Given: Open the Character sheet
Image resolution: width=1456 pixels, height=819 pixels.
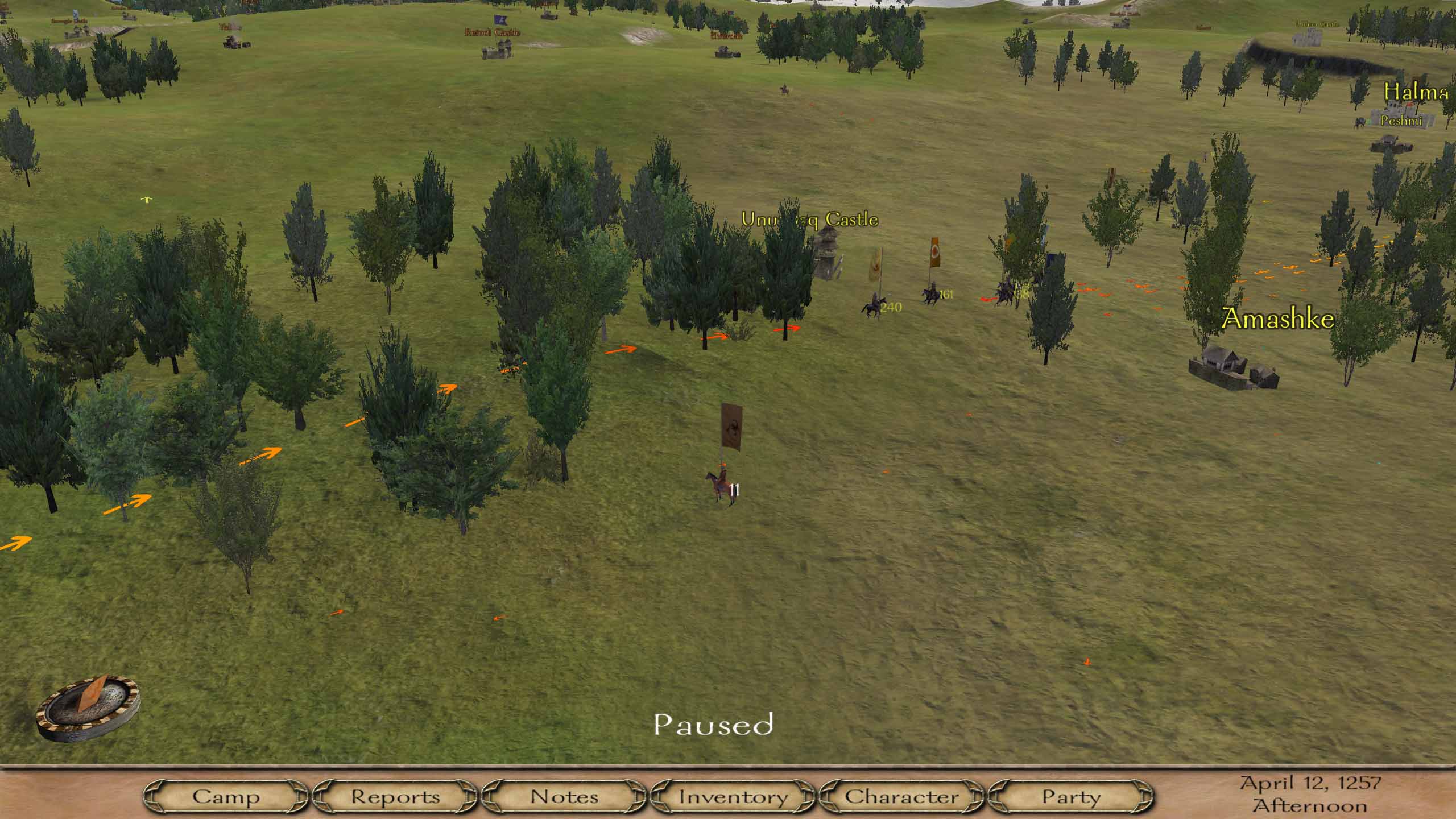Looking at the screenshot, I should 901,796.
